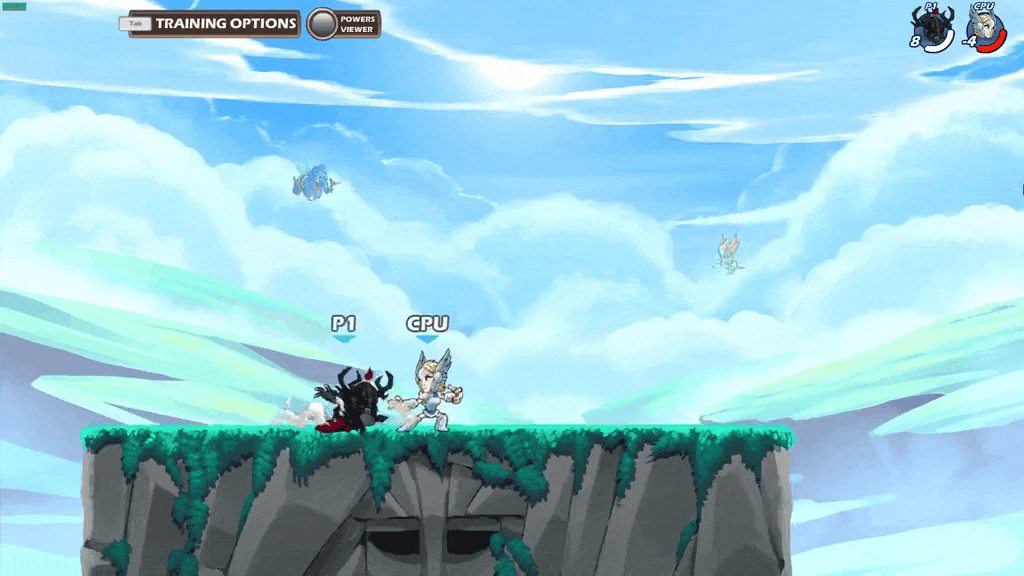Screen dimensions: 1024x576
Task: Select the CPU character portrait
Action: pos(984,25)
